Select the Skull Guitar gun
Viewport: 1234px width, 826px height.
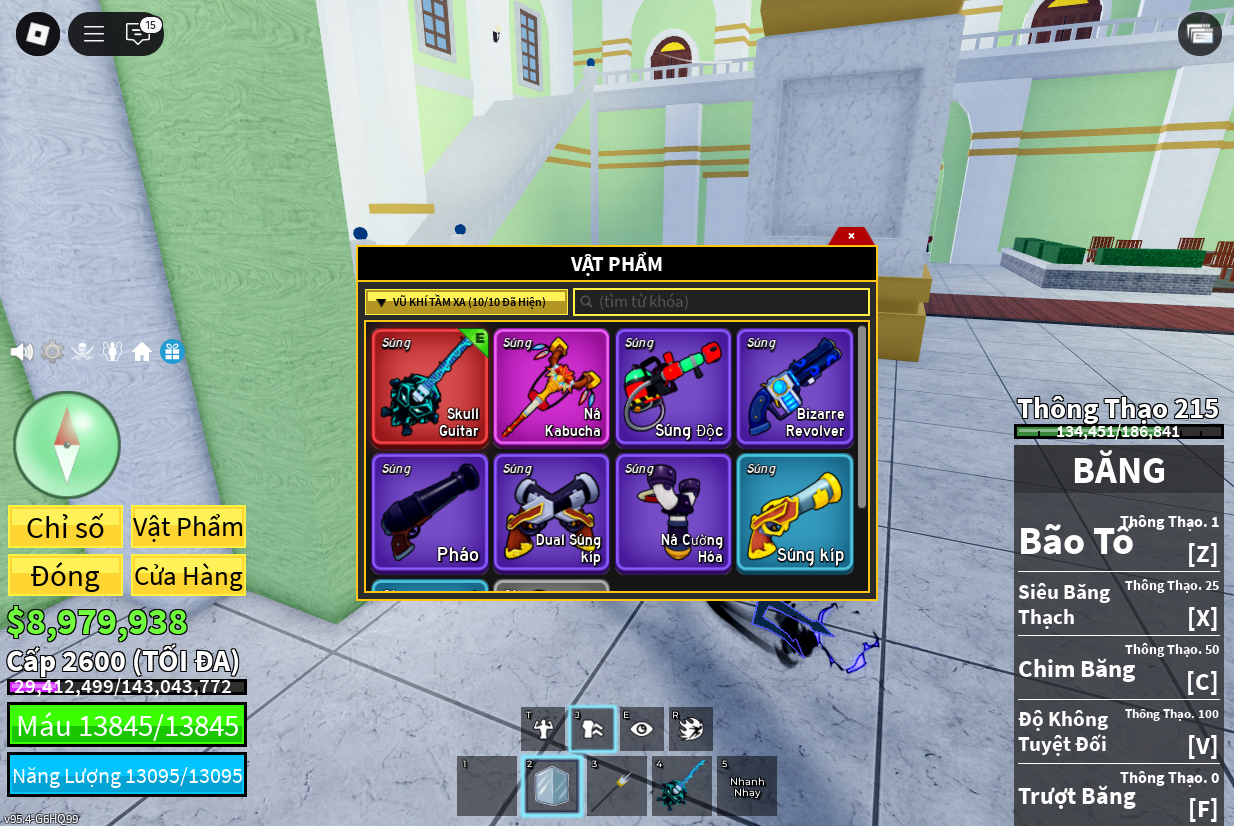click(x=430, y=387)
